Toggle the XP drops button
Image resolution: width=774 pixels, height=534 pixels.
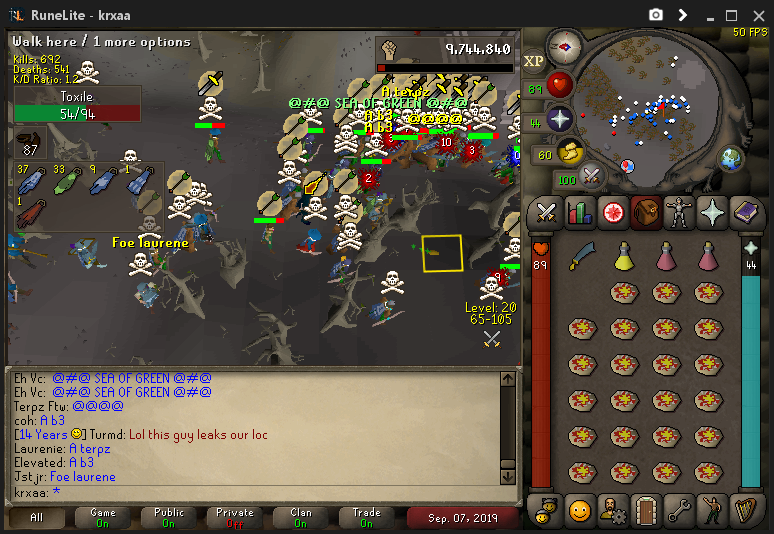533,61
